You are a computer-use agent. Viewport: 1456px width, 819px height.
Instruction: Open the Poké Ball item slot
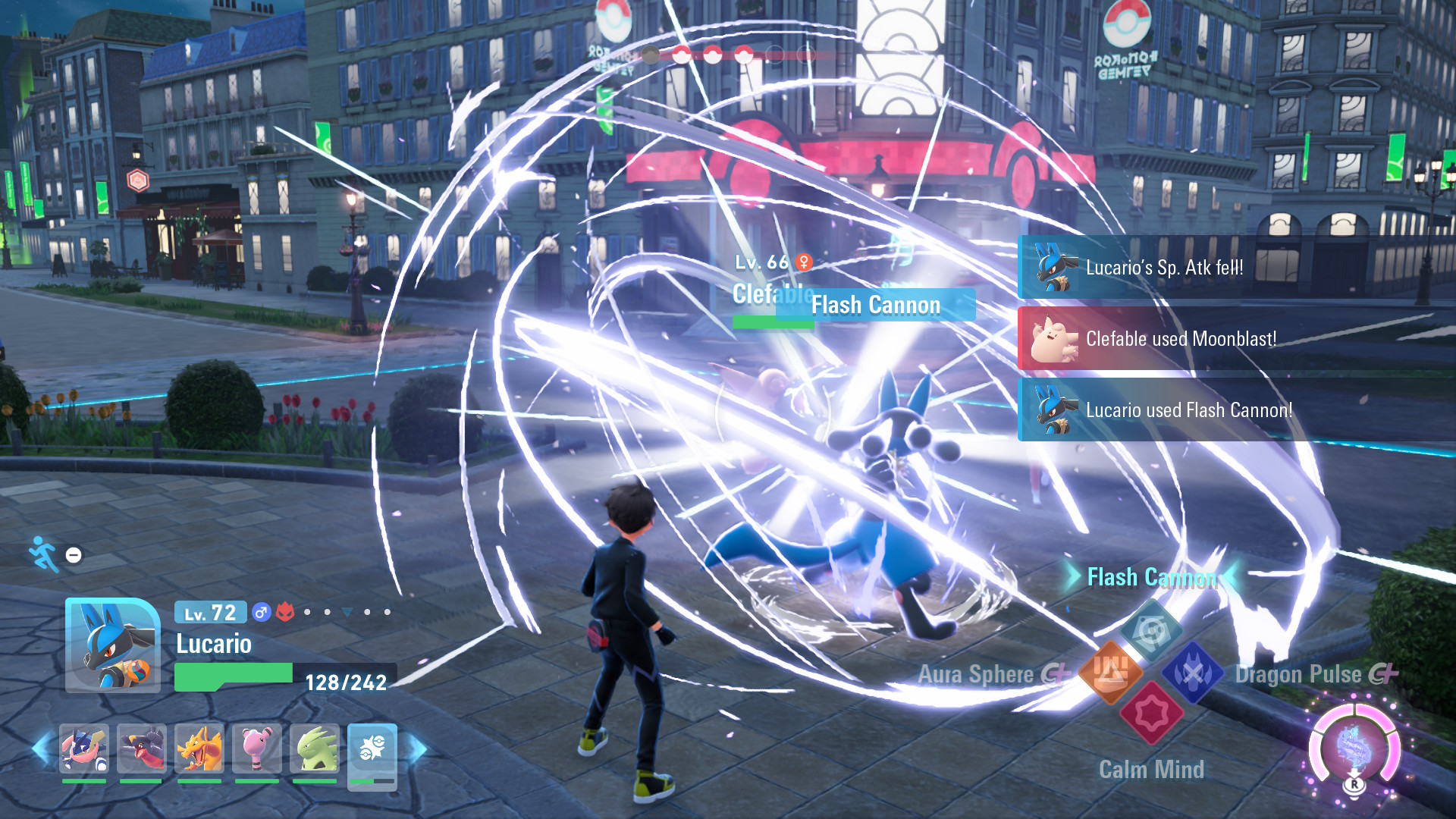(x=372, y=751)
